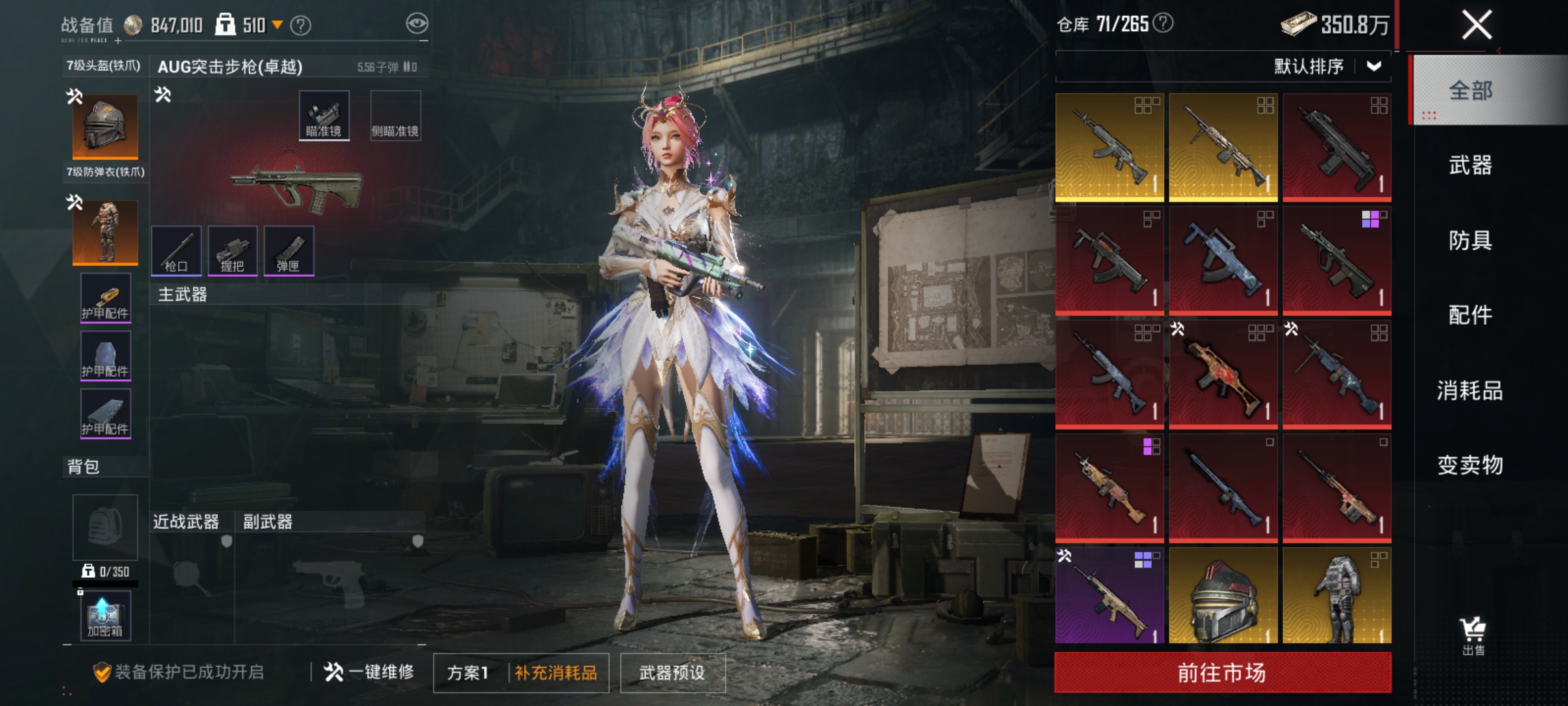Screen dimensions: 1568x706
Task: Open the 武器预设 weapon presets
Action: pos(672,673)
